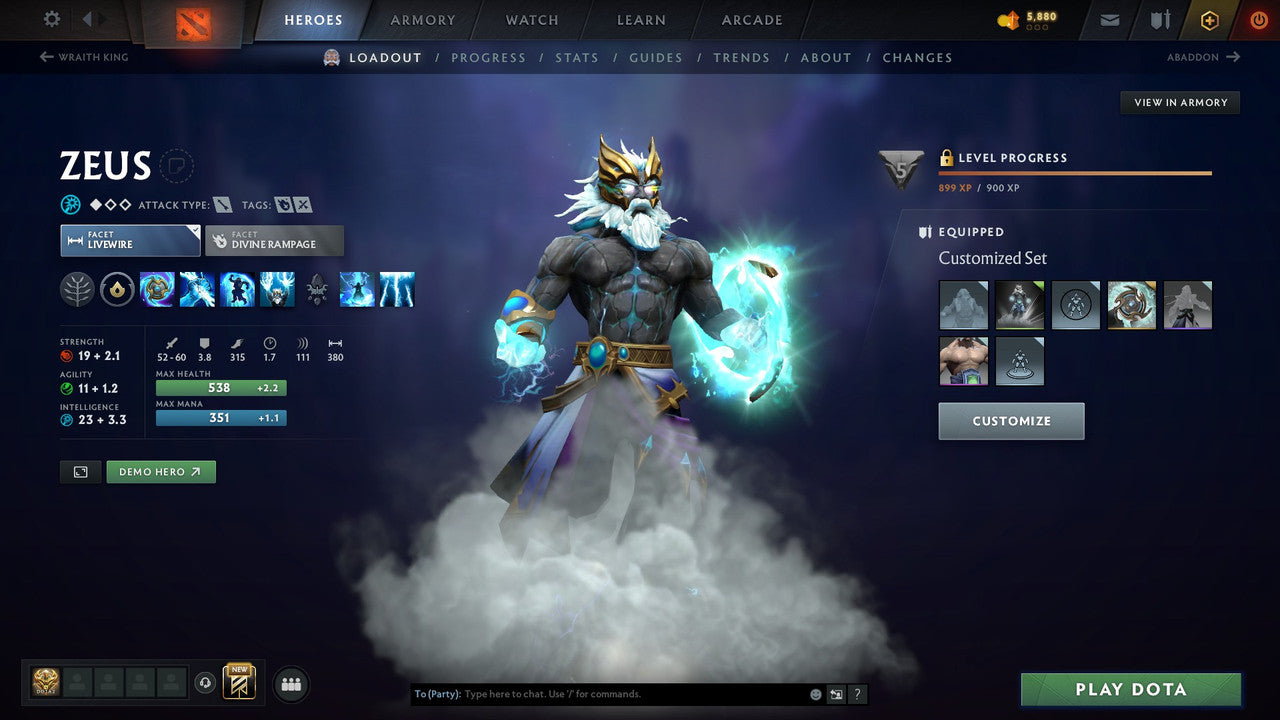This screenshot has height=720, width=1280.
Task: Select the Livewire facet
Action: pyautogui.click(x=130, y=240)
